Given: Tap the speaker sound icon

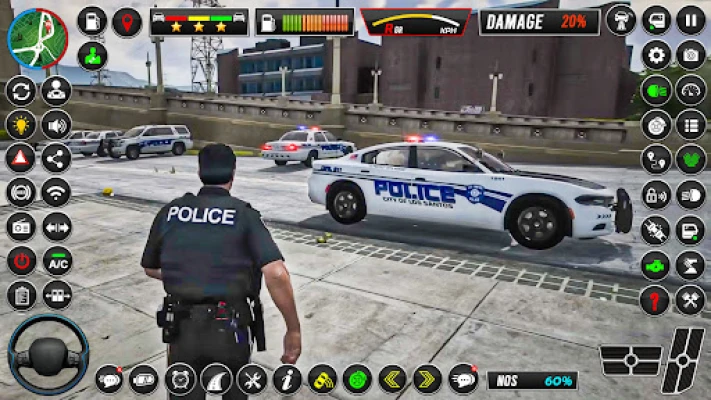Looking at the screenshot, I should click(56, 125).
